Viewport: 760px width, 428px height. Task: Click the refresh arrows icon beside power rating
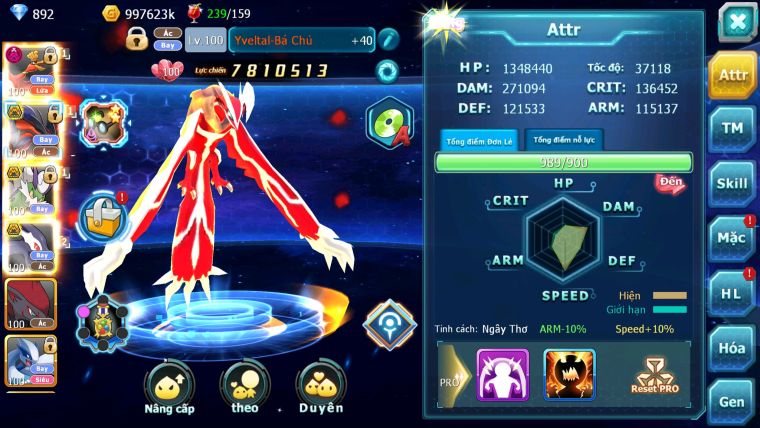386,71
